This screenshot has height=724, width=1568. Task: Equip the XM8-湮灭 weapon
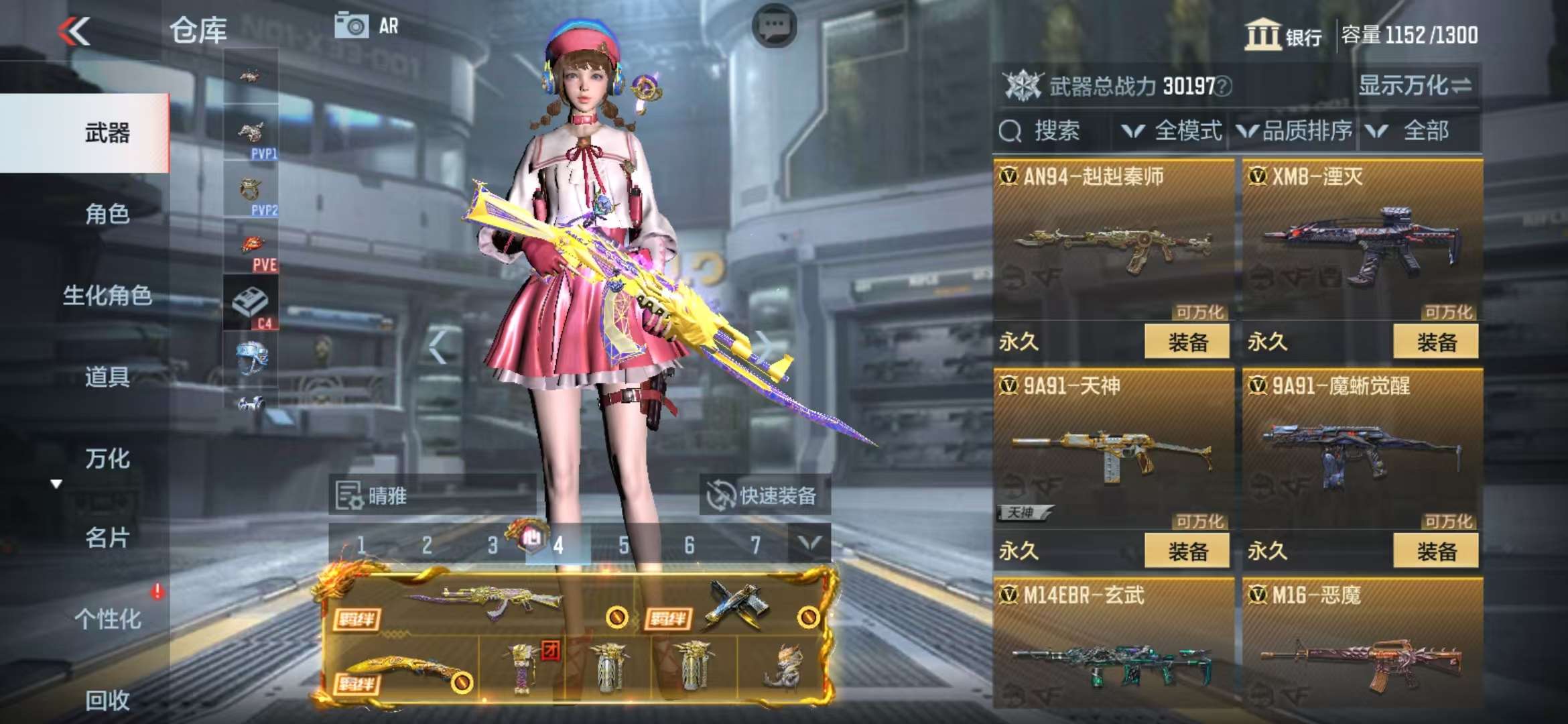(1435, 343)
